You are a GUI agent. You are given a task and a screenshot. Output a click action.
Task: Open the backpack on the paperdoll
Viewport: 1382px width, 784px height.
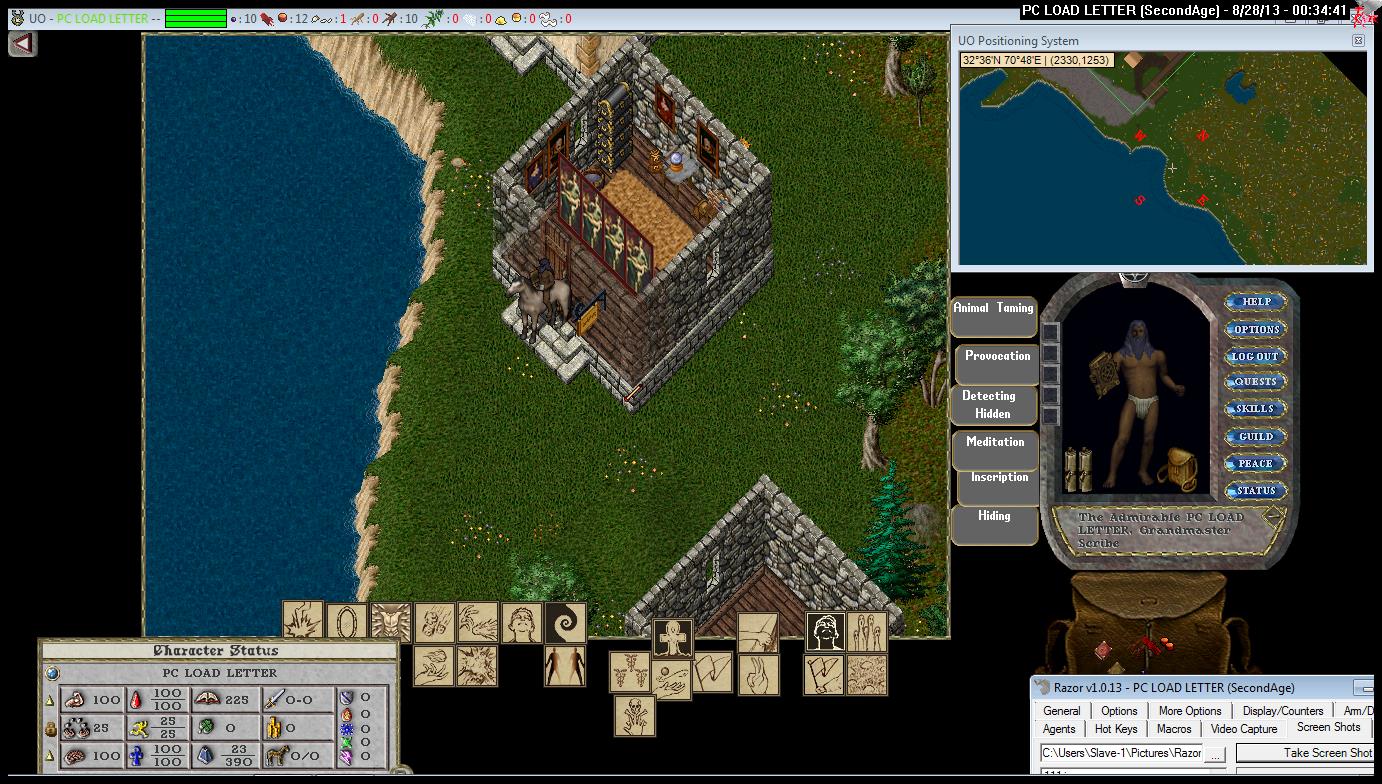pos(1178,469)
